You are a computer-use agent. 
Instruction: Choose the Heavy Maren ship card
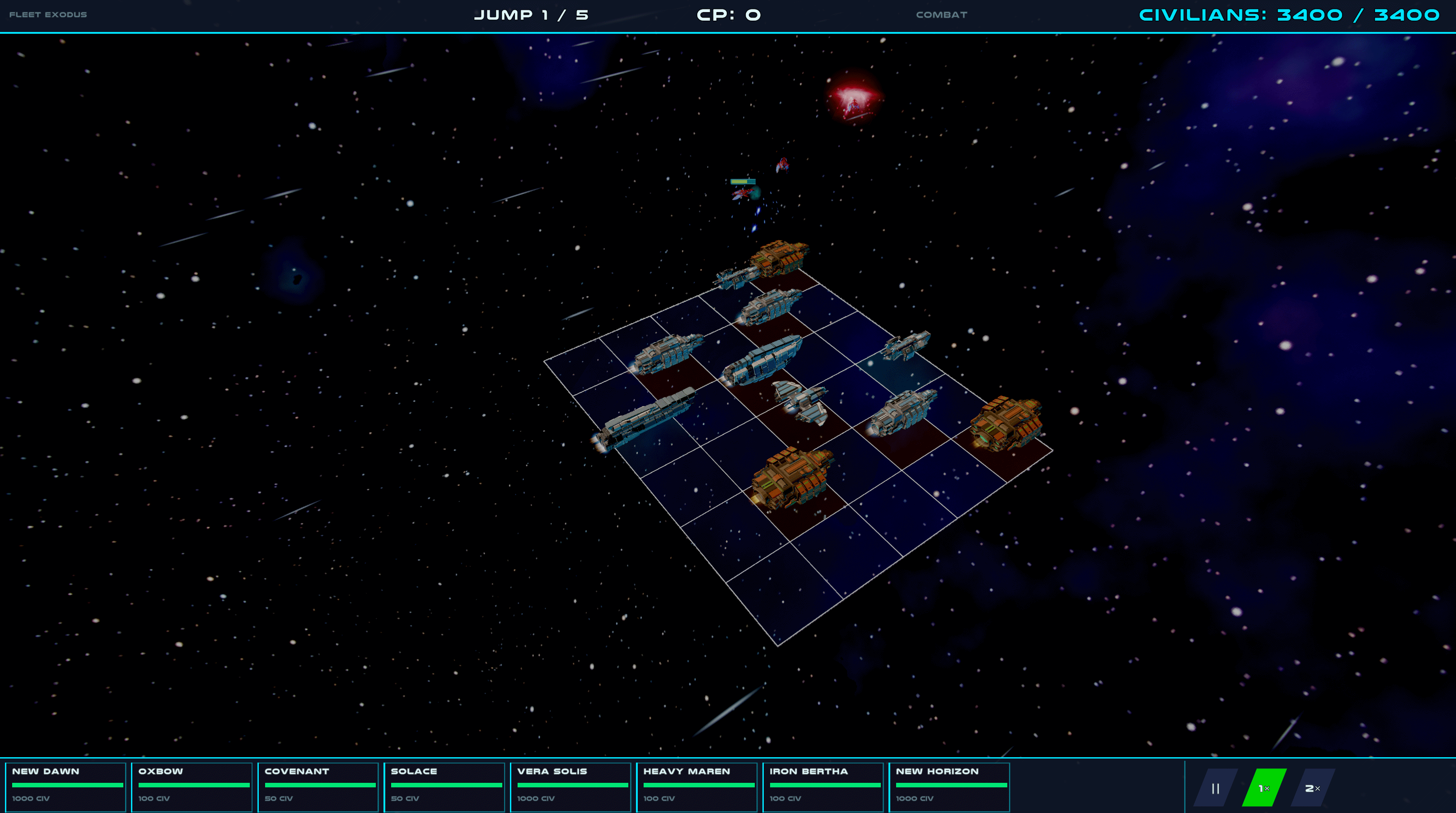[697, 786]
